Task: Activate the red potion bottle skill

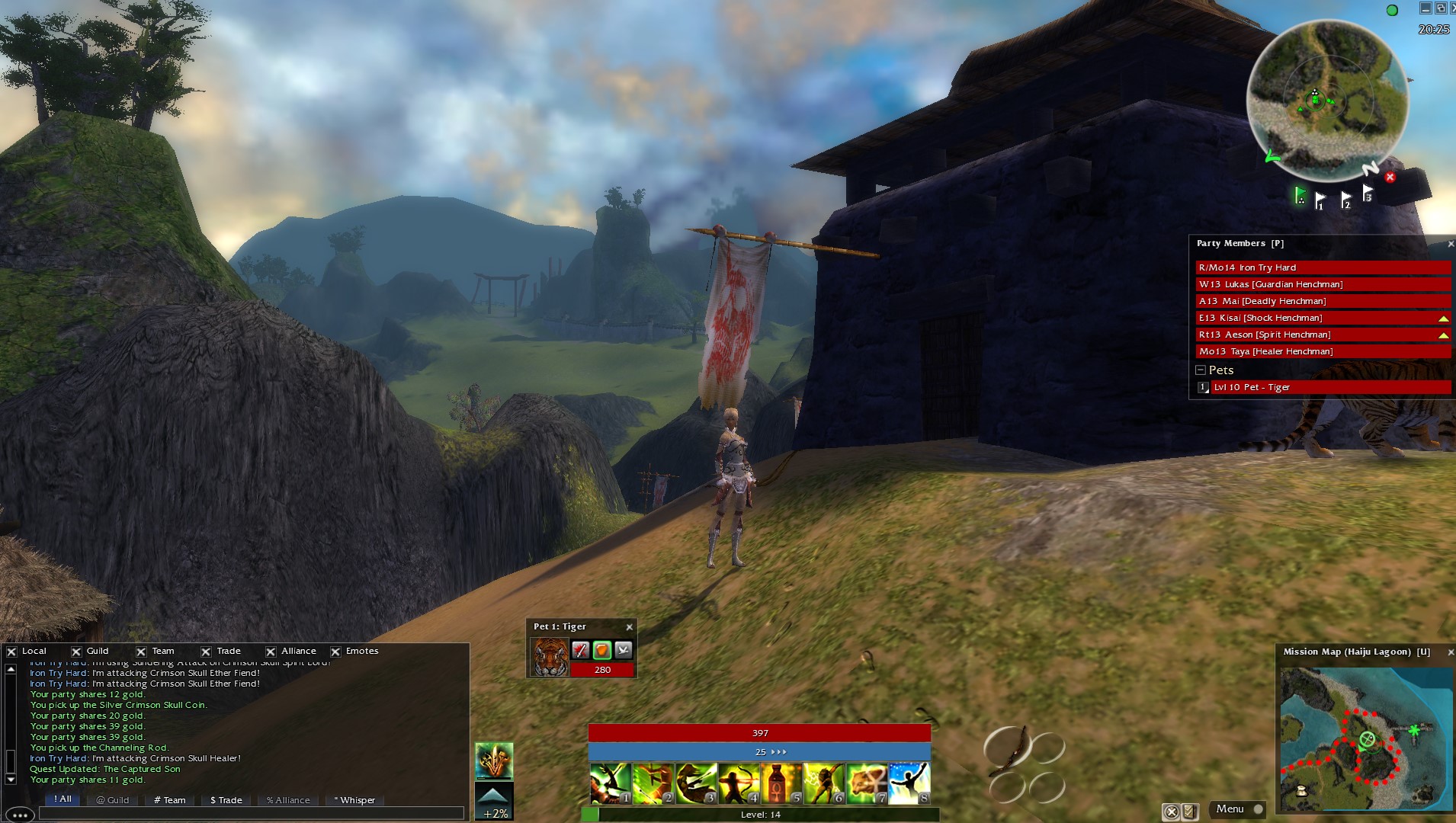Action: (x=781, y=783)
